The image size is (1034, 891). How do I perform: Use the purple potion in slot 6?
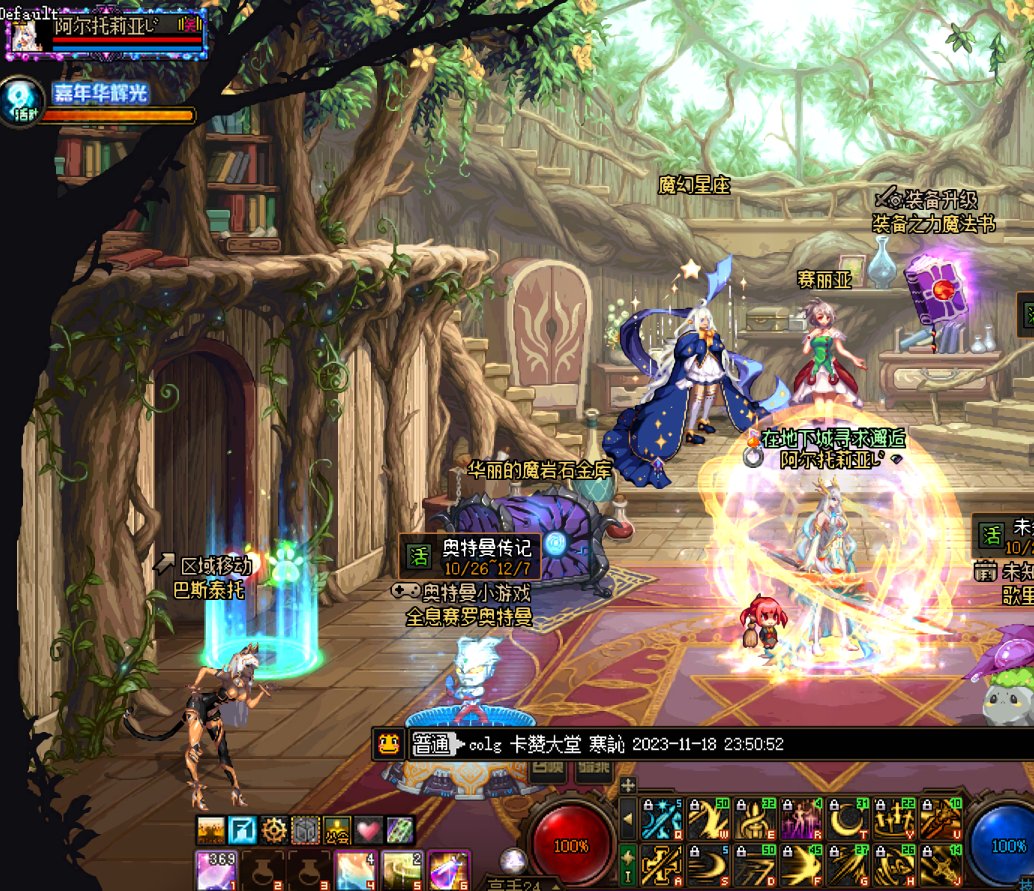click(x=448, y=870)
